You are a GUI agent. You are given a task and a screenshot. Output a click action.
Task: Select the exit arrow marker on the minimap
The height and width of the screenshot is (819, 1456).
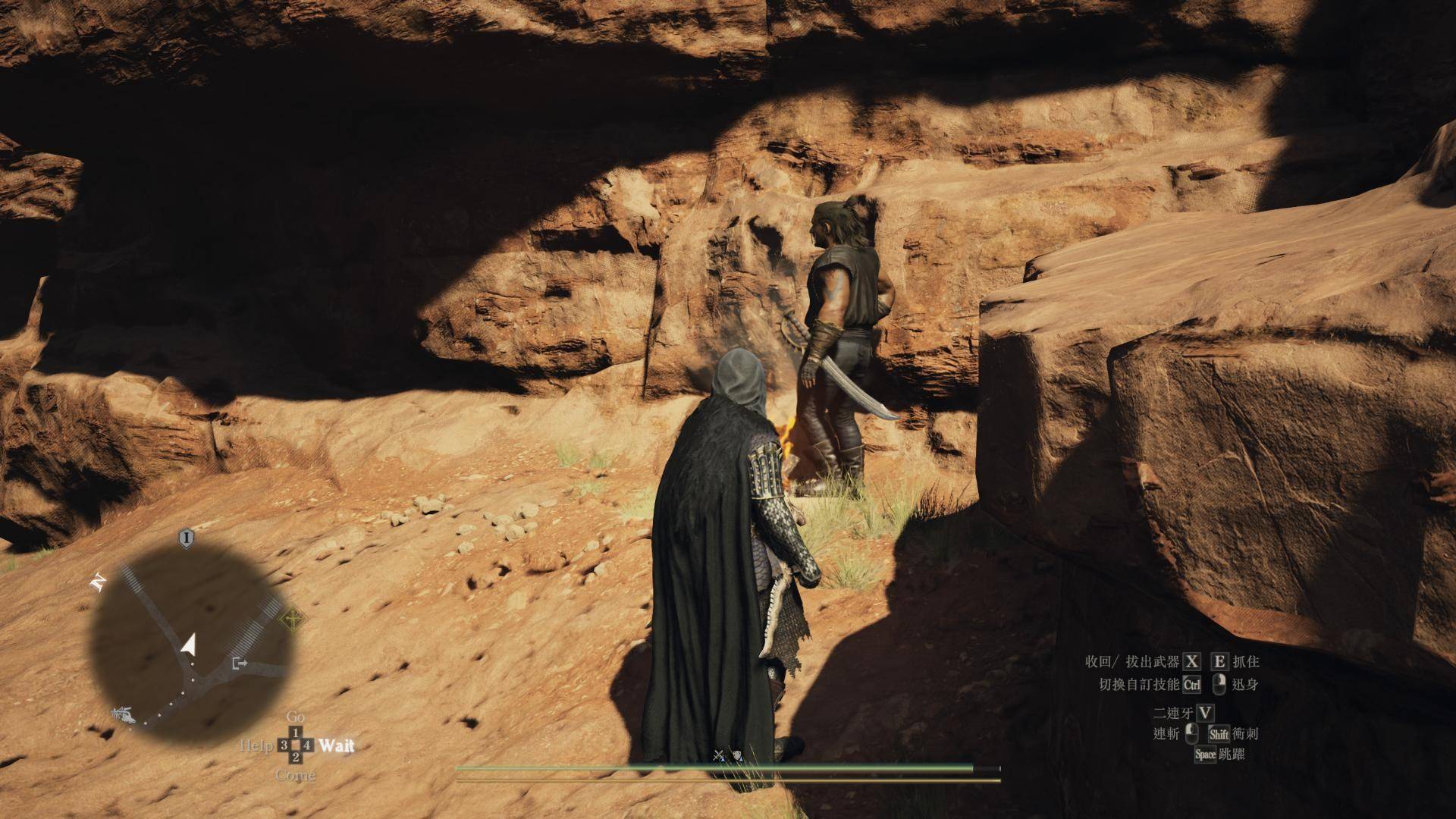(x=240, y=664)
